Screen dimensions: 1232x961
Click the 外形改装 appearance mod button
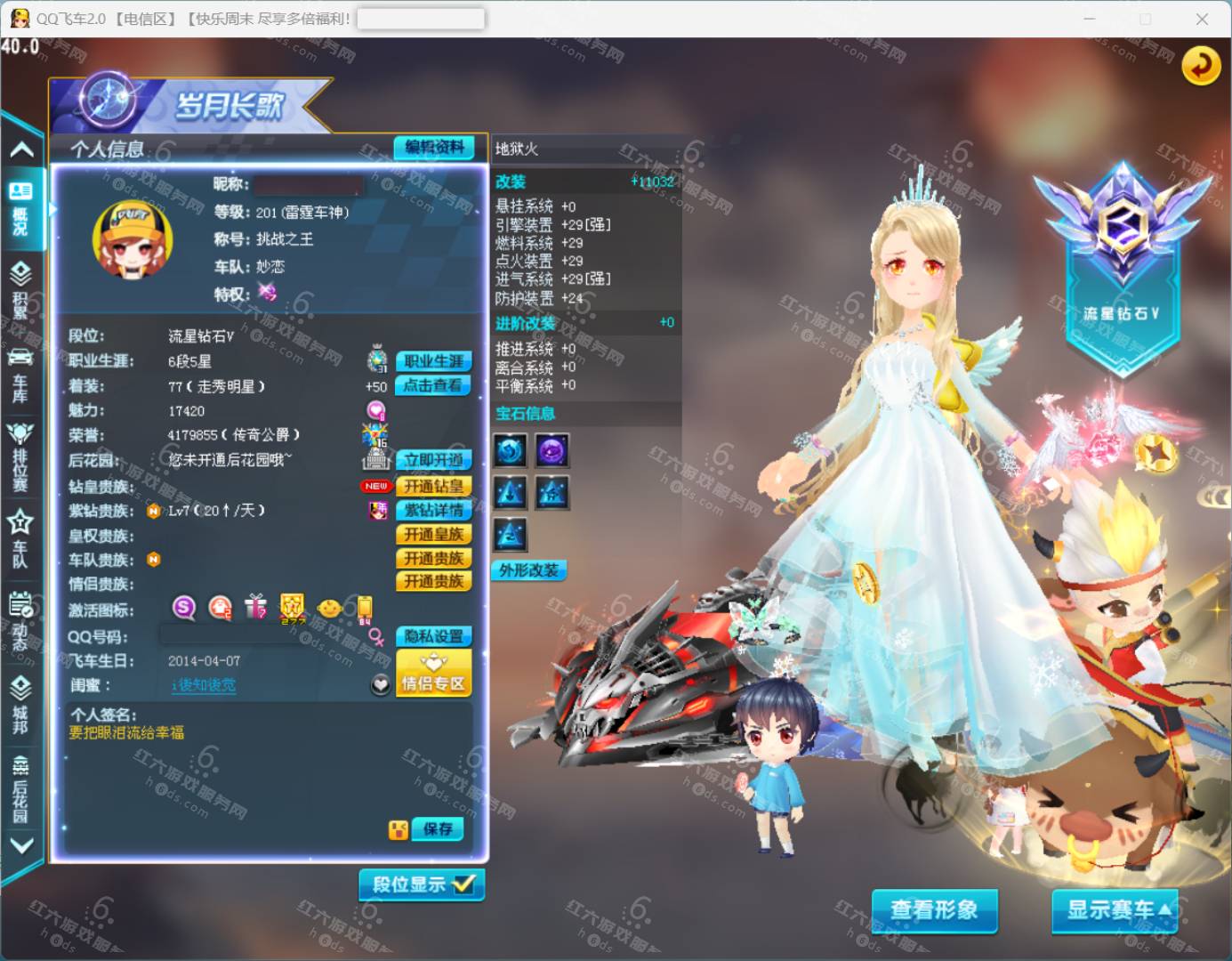(528, 570)
